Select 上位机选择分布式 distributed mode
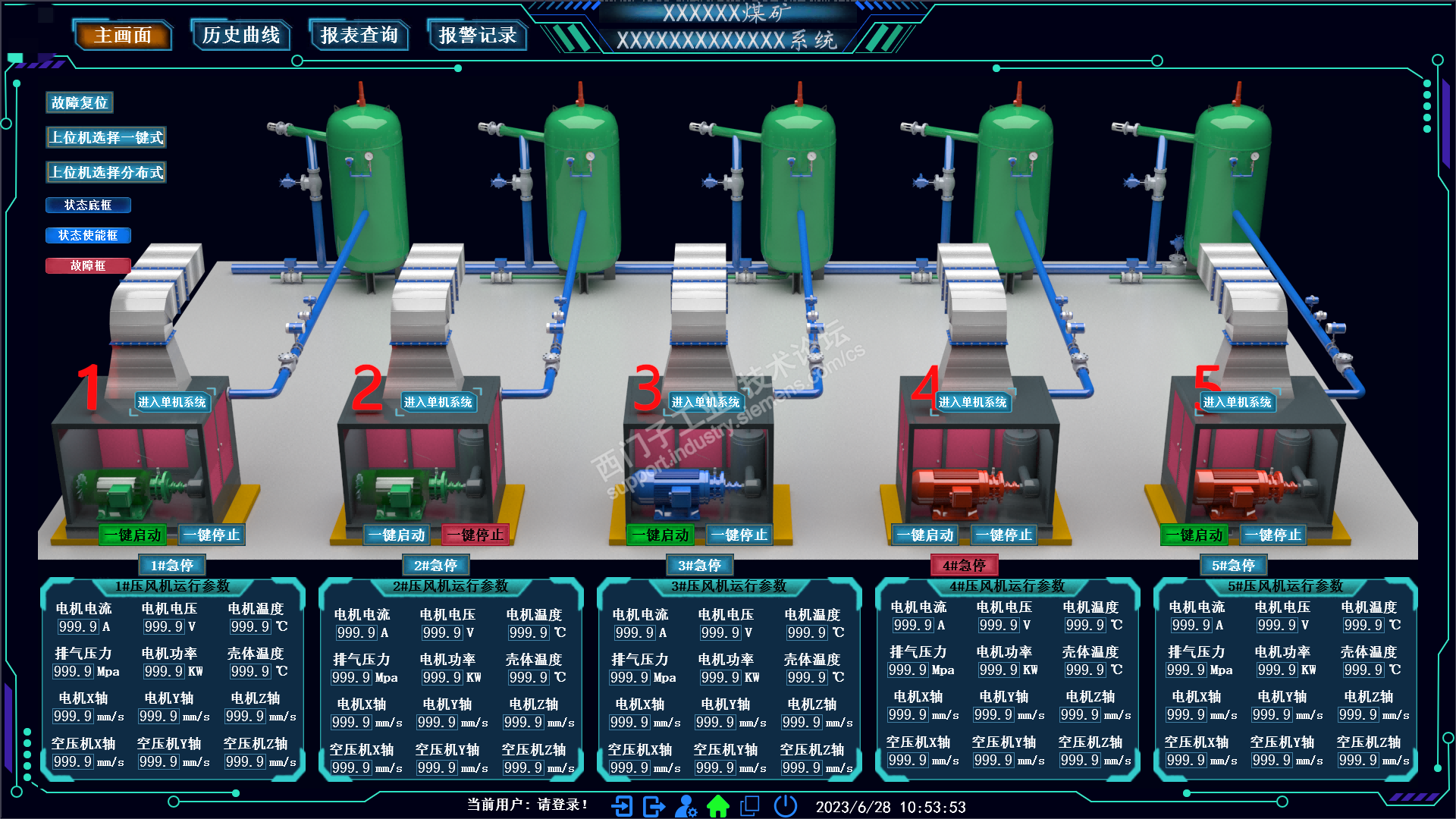The height and width of the screenshot is (819, 1456). (106, 172)
